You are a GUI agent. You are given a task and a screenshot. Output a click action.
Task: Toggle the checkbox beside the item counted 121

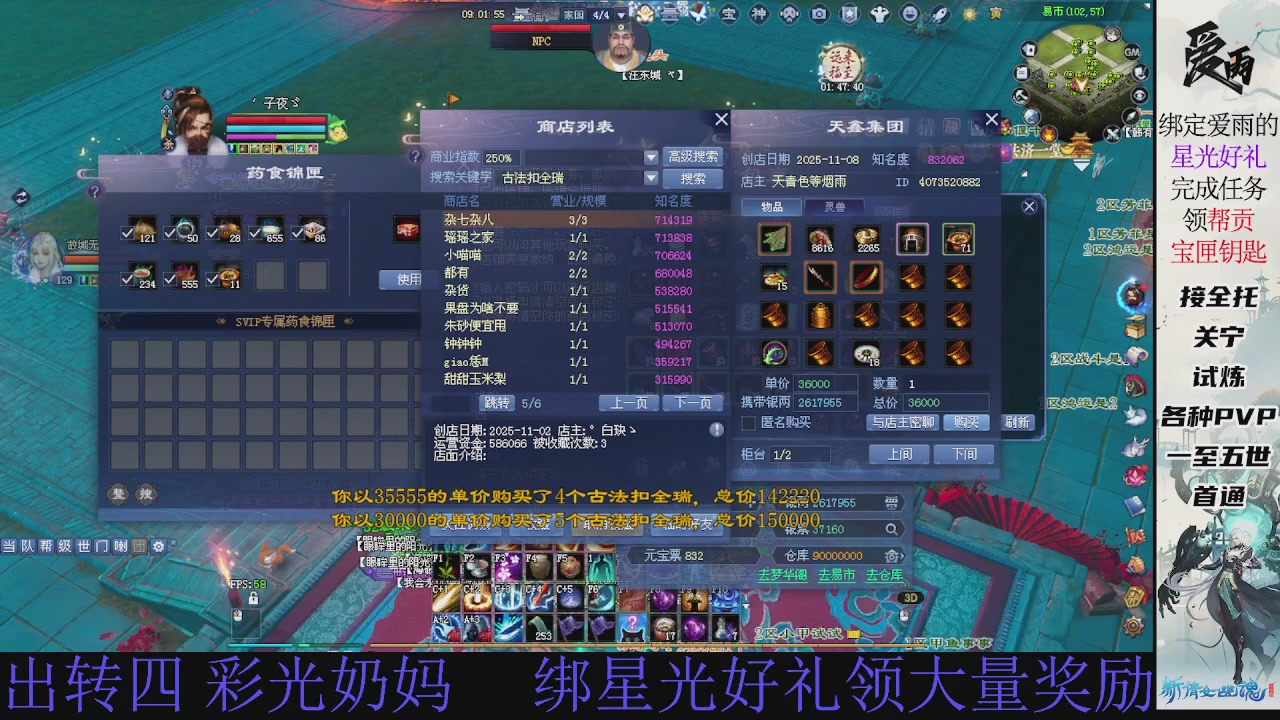(127, 232)
